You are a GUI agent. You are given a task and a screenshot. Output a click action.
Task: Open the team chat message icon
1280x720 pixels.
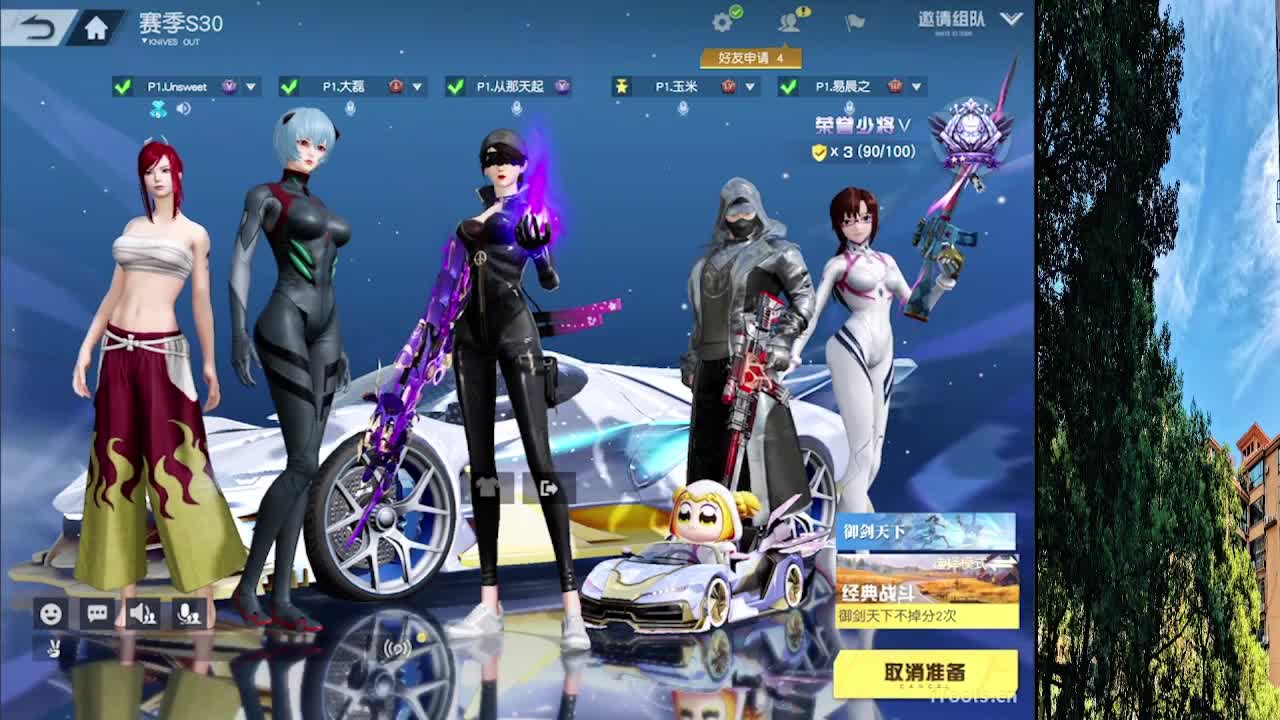[95, 612]
